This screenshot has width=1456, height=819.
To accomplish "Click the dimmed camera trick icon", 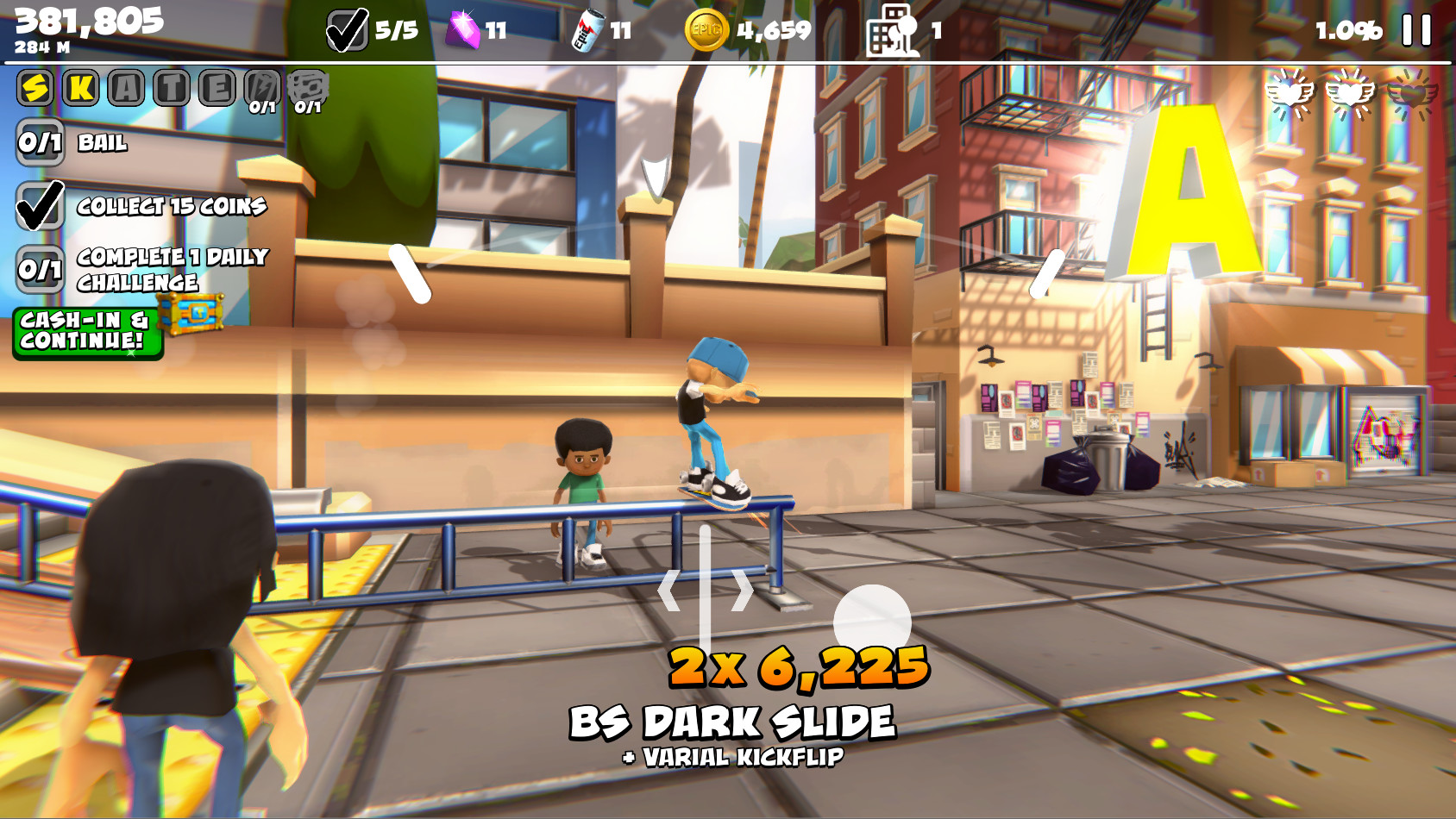I will pyautogui.click(x=308, y=86).
